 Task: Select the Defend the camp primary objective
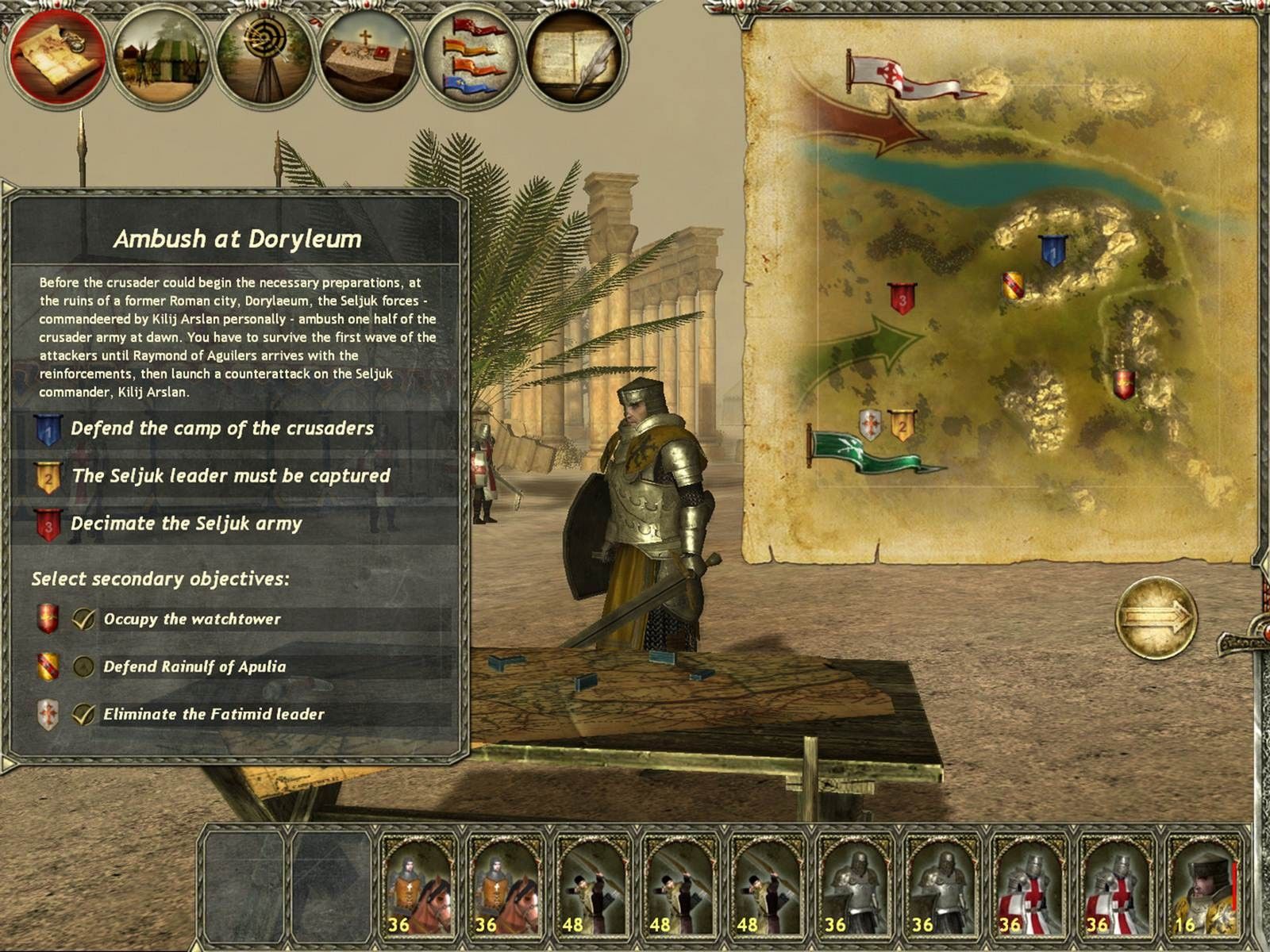click(221, 429)
